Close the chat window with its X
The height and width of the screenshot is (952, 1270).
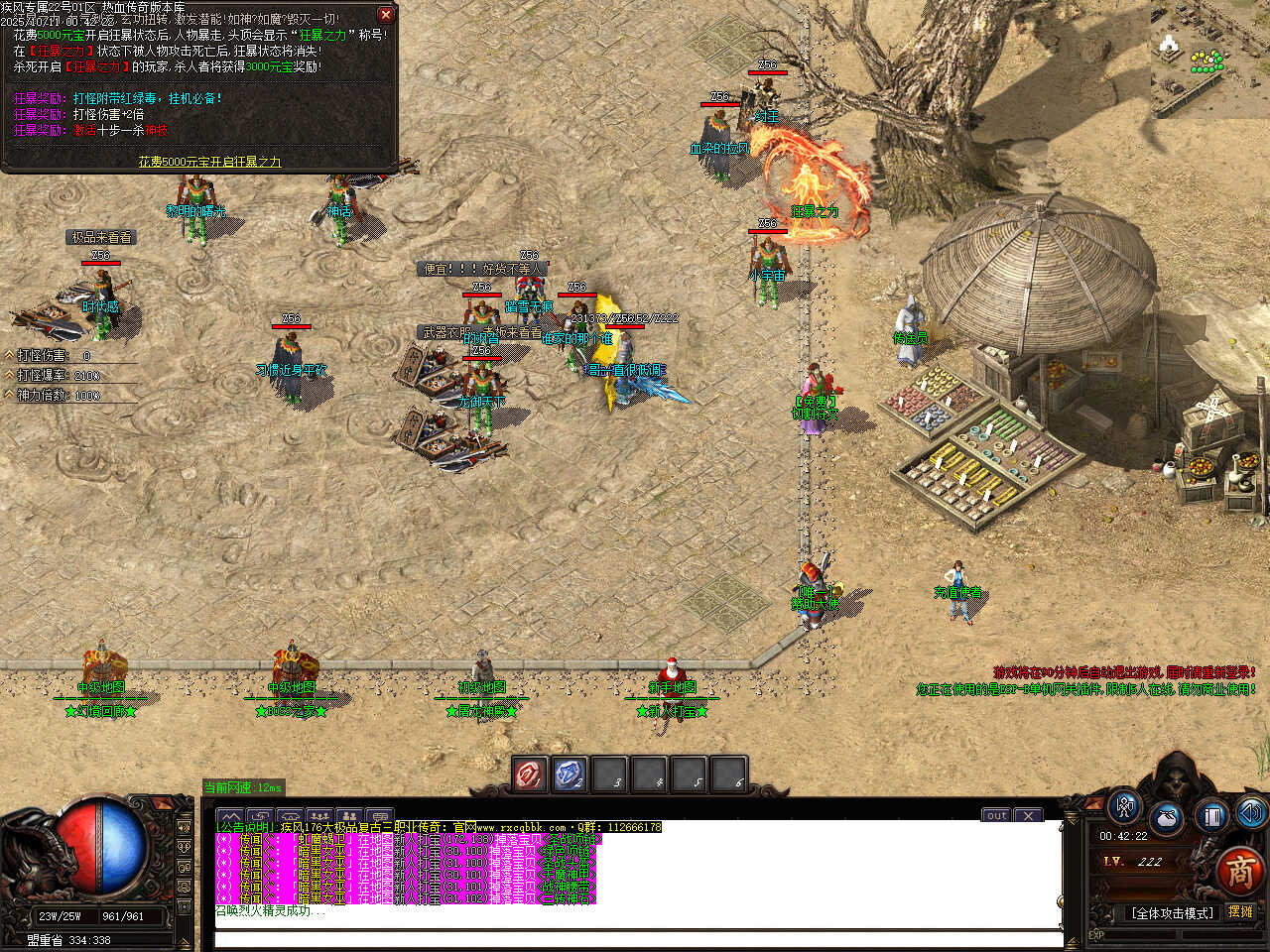point(1028,815)
